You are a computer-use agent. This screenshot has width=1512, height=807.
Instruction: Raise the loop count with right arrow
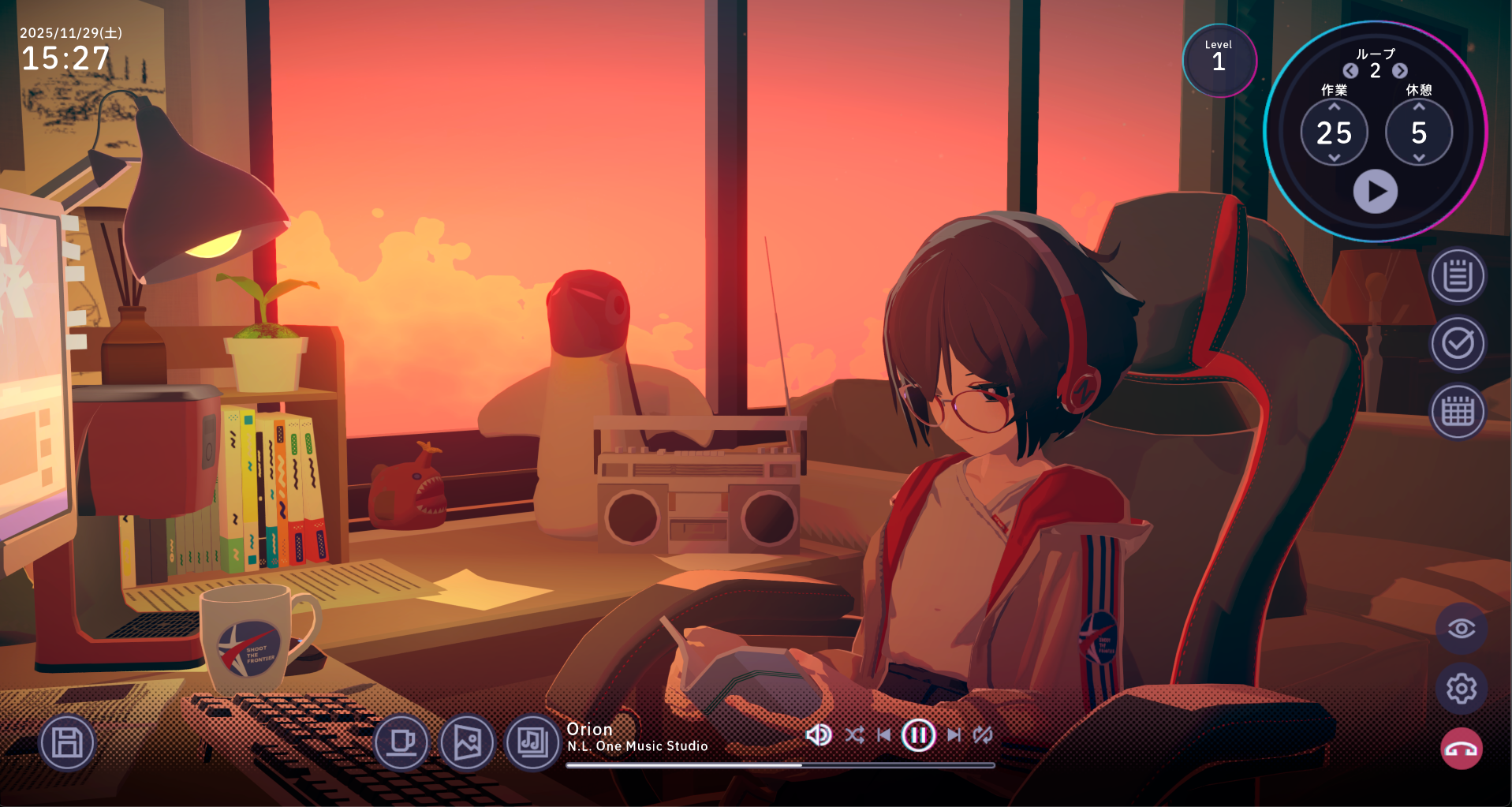tap(1400, 71)
